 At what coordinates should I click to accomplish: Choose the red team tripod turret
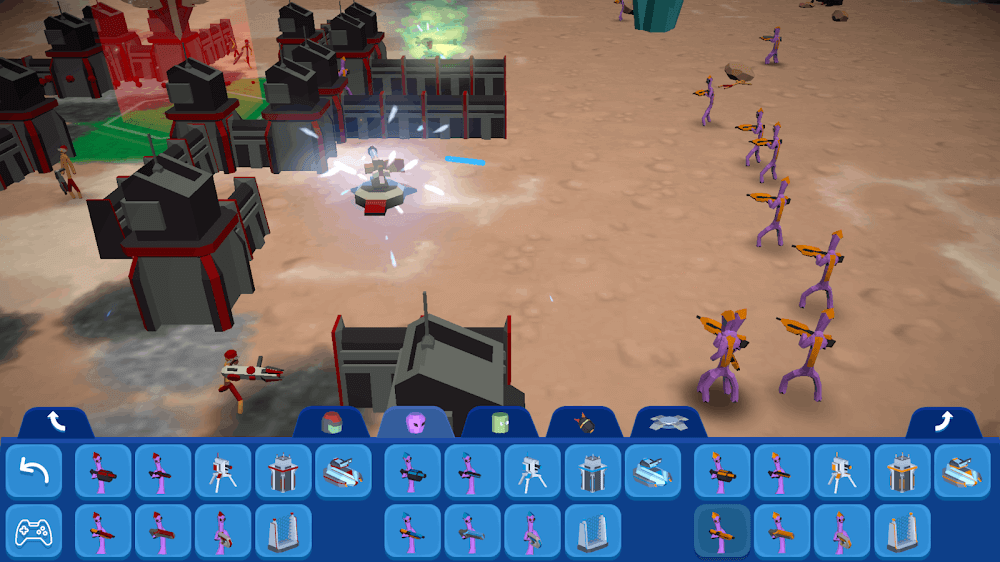[x=223, y=472]
